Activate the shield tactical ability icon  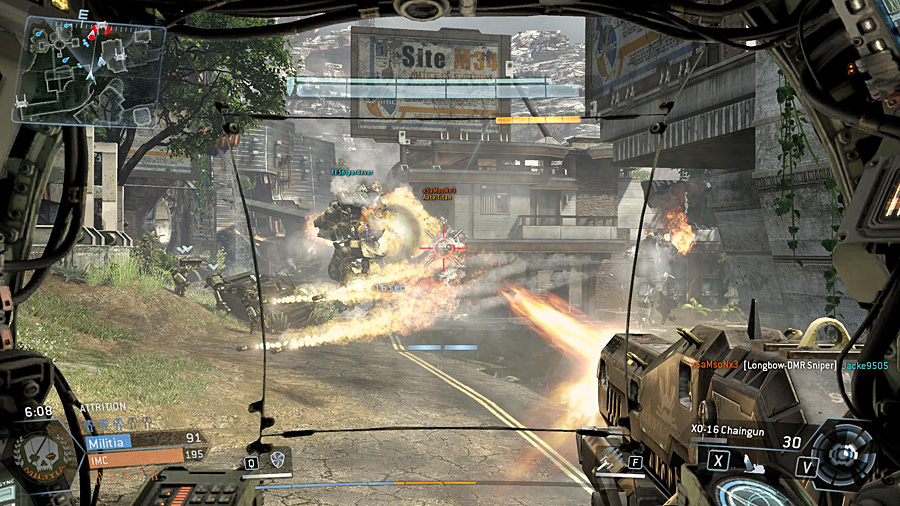pyautogui.click(x=277, y=461)
